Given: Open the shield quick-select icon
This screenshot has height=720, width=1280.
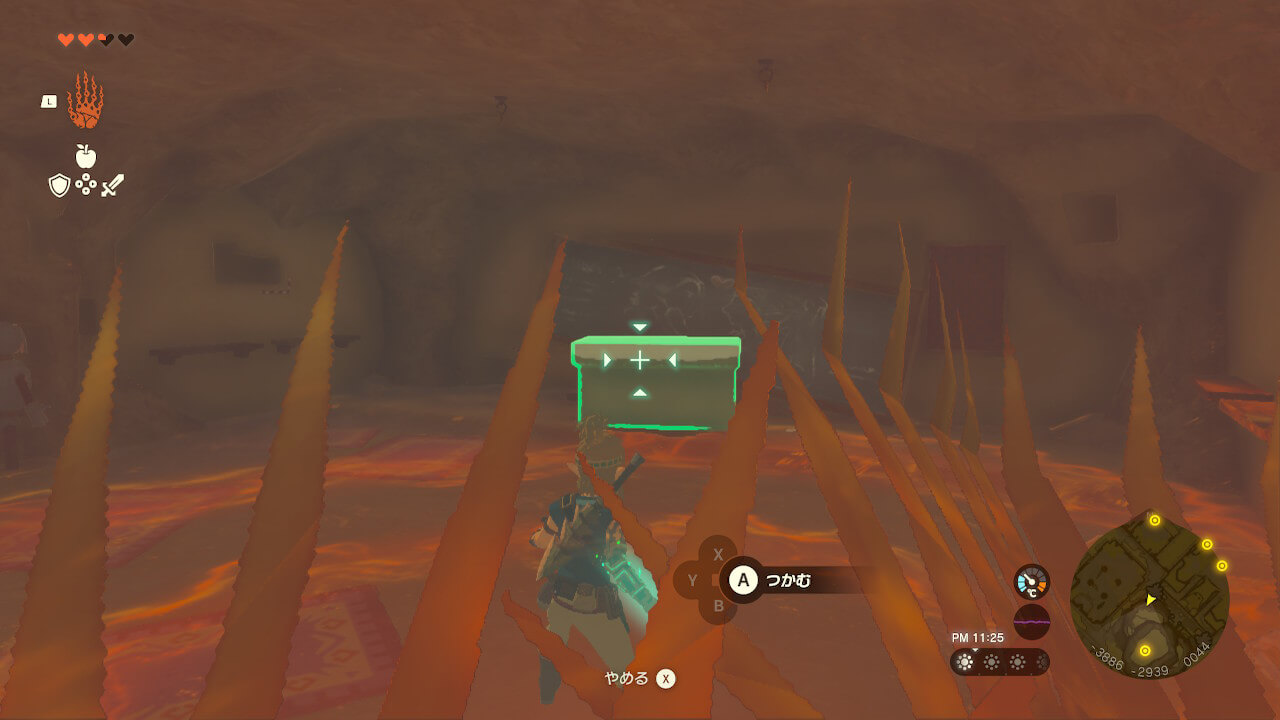Looking at the screenshot, I should 59,185.
